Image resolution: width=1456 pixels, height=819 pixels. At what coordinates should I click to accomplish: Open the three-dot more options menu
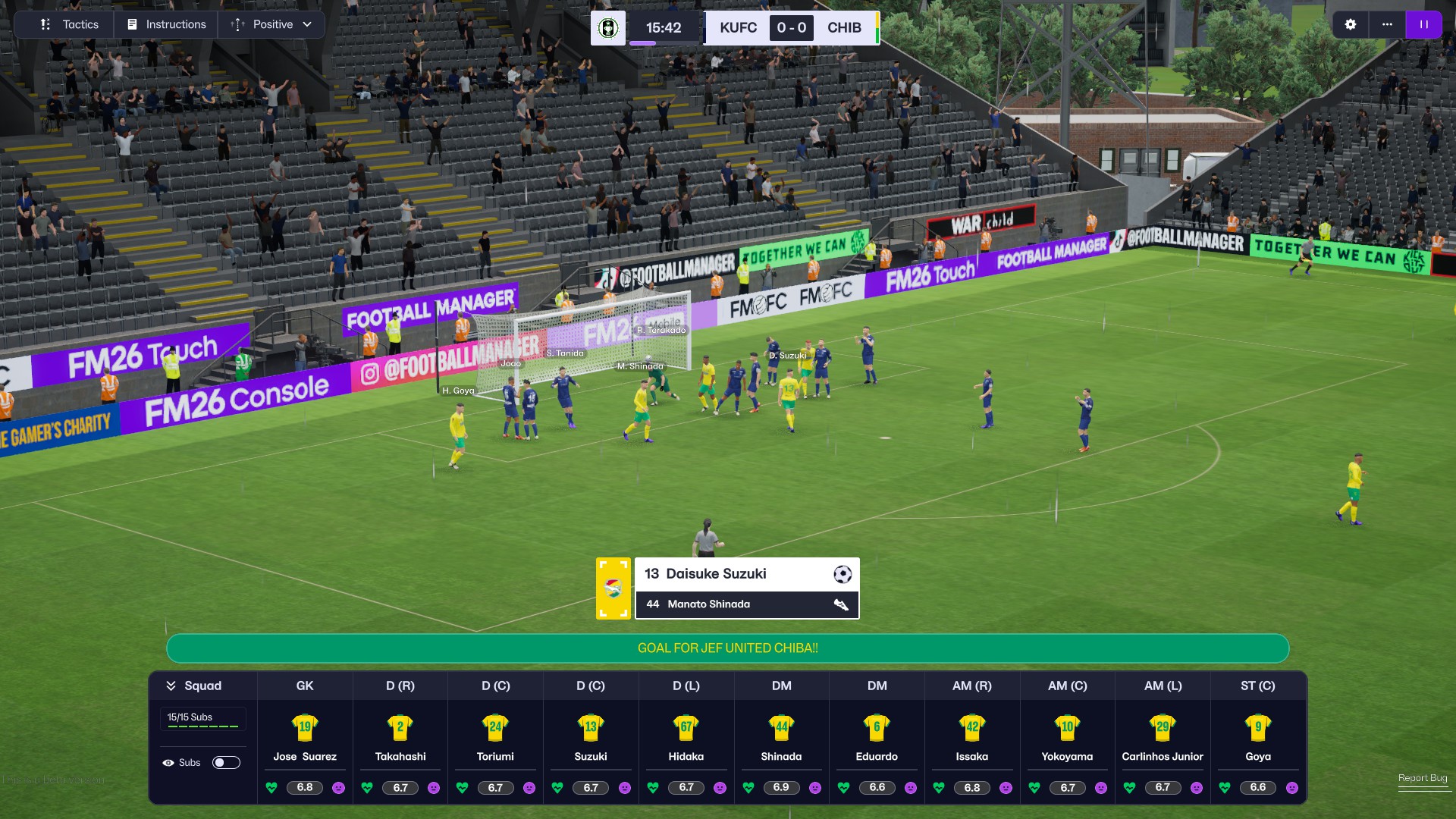[1387, 24]
